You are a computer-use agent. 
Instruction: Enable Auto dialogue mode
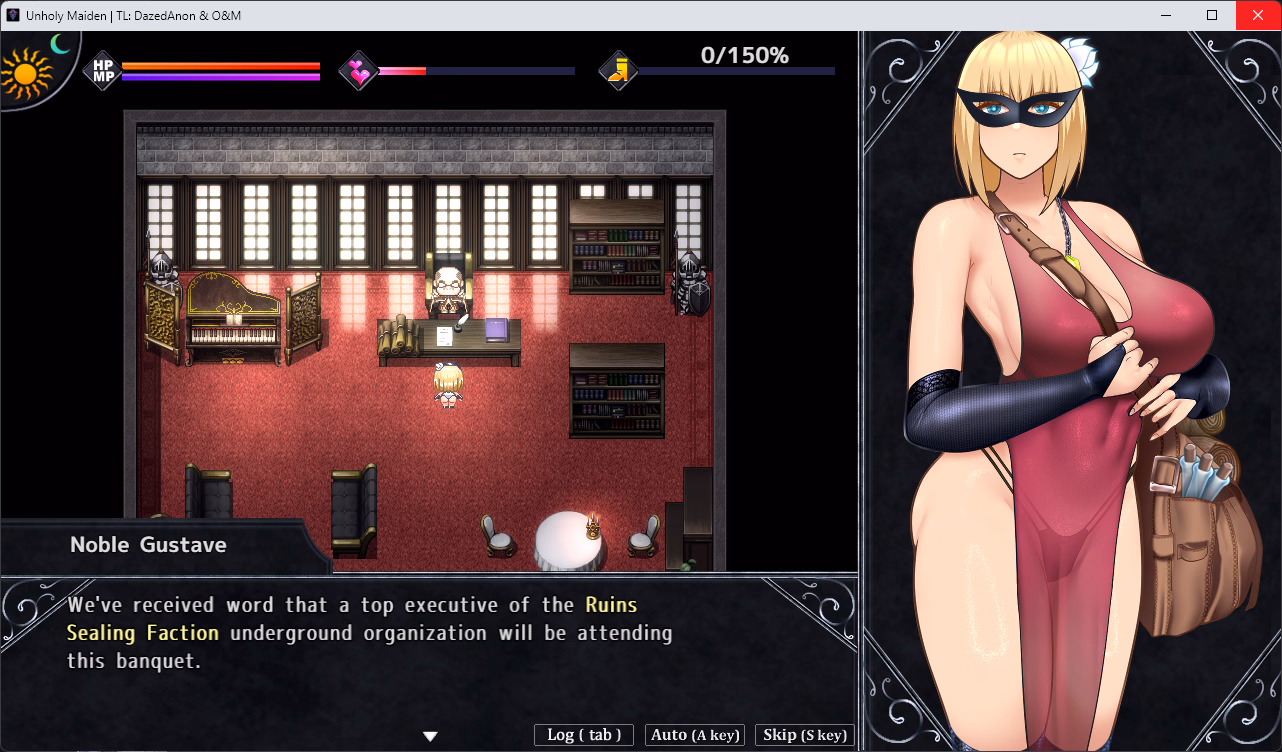pos(695,735)
